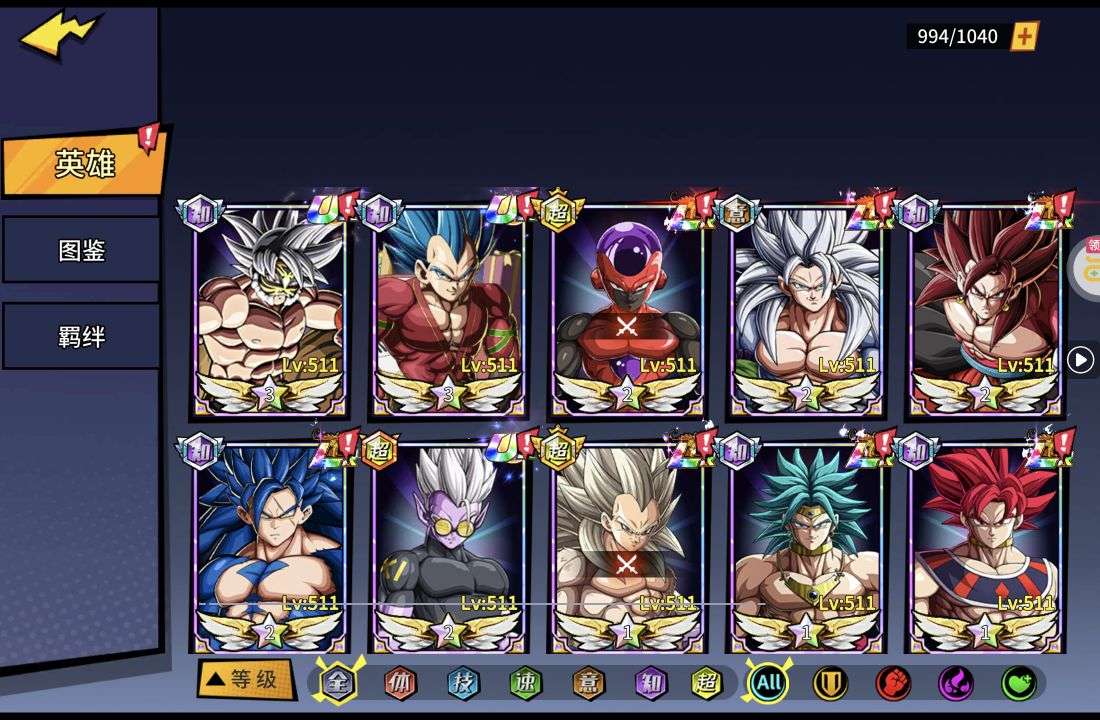Filter heroes by 体 type
This screenshot has width=1100, height=720.
(x=400, y=683)
